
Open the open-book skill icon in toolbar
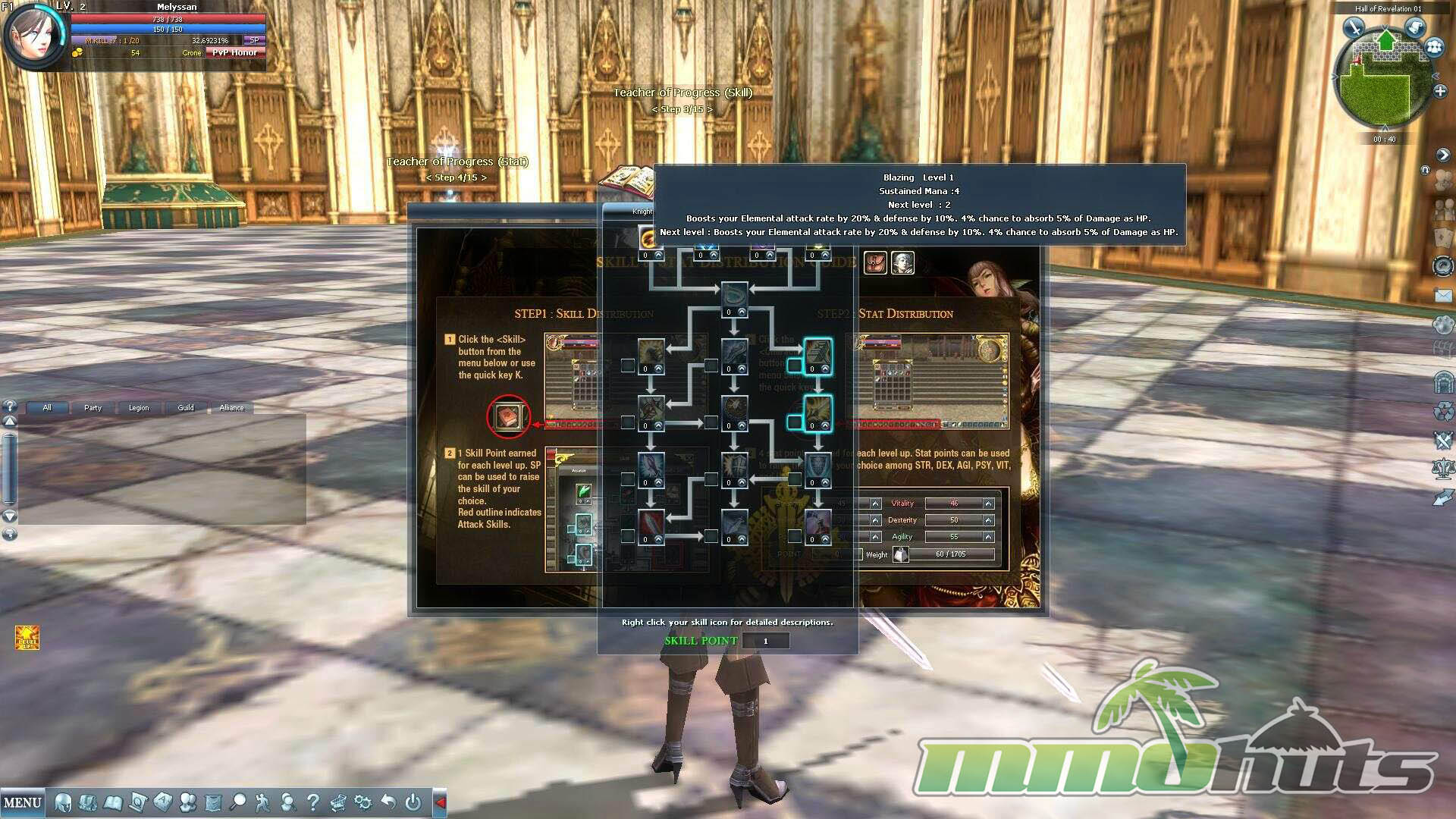point(113,802)
